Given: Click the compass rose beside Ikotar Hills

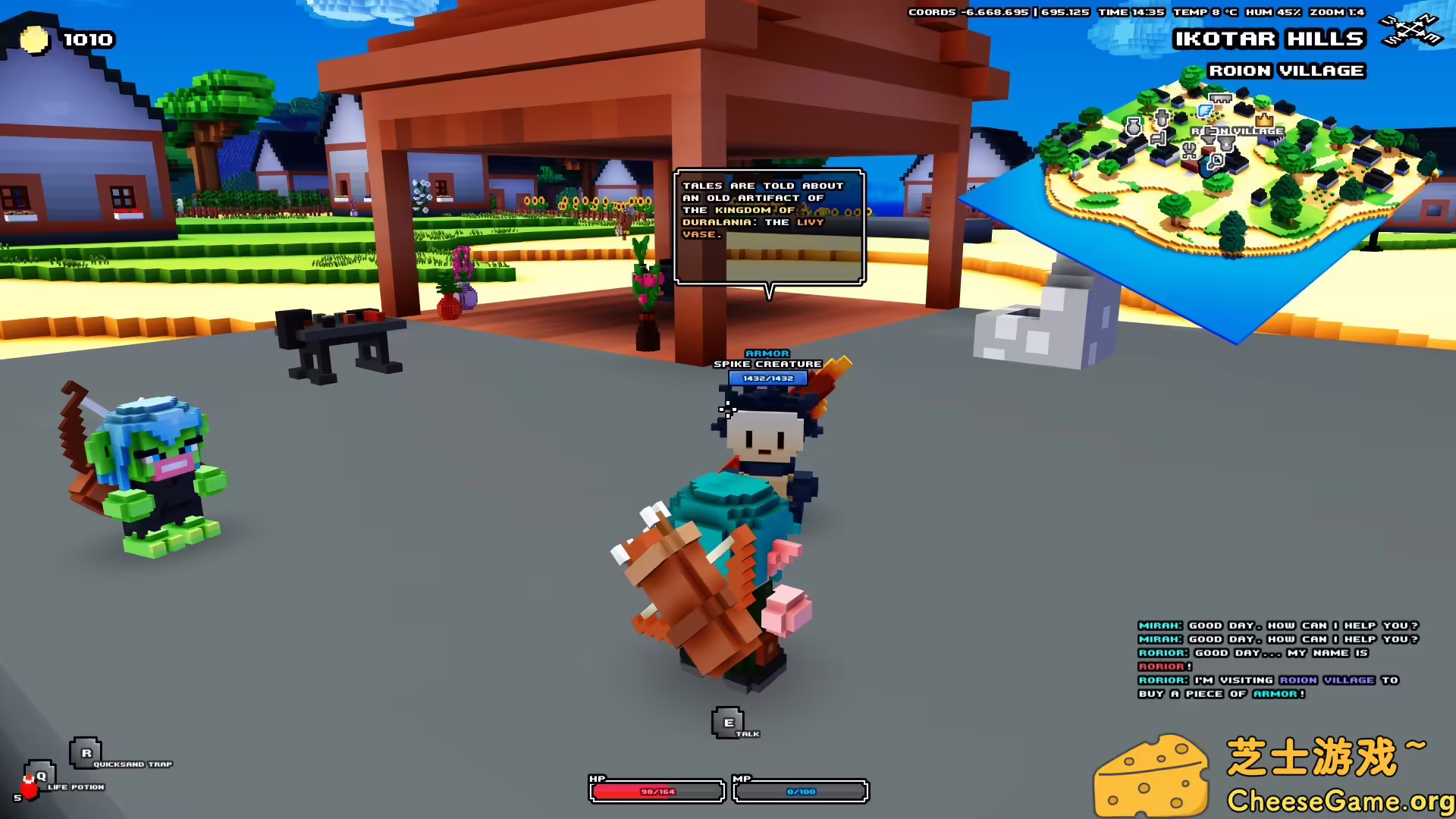Looking at the screenshot, I should pos(1412,29).
